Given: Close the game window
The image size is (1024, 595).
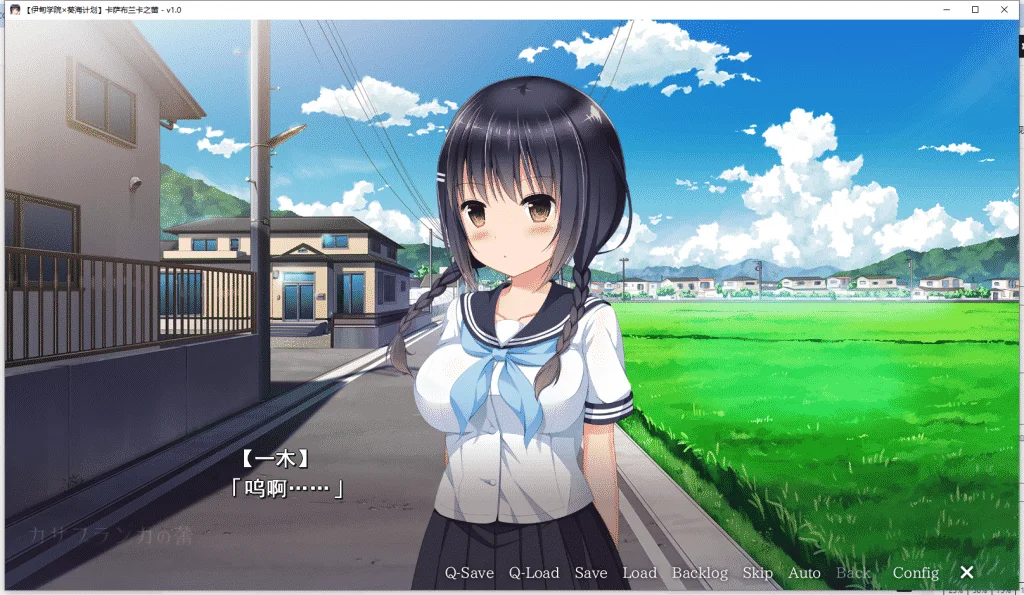Looking at the screenshot, I should pos(1006,9).
